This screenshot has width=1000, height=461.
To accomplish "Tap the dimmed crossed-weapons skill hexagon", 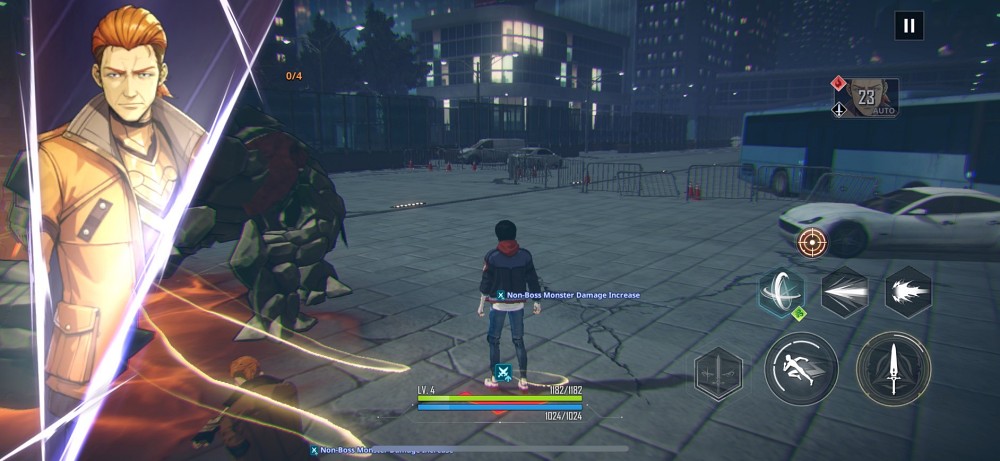I will point(719,374).
